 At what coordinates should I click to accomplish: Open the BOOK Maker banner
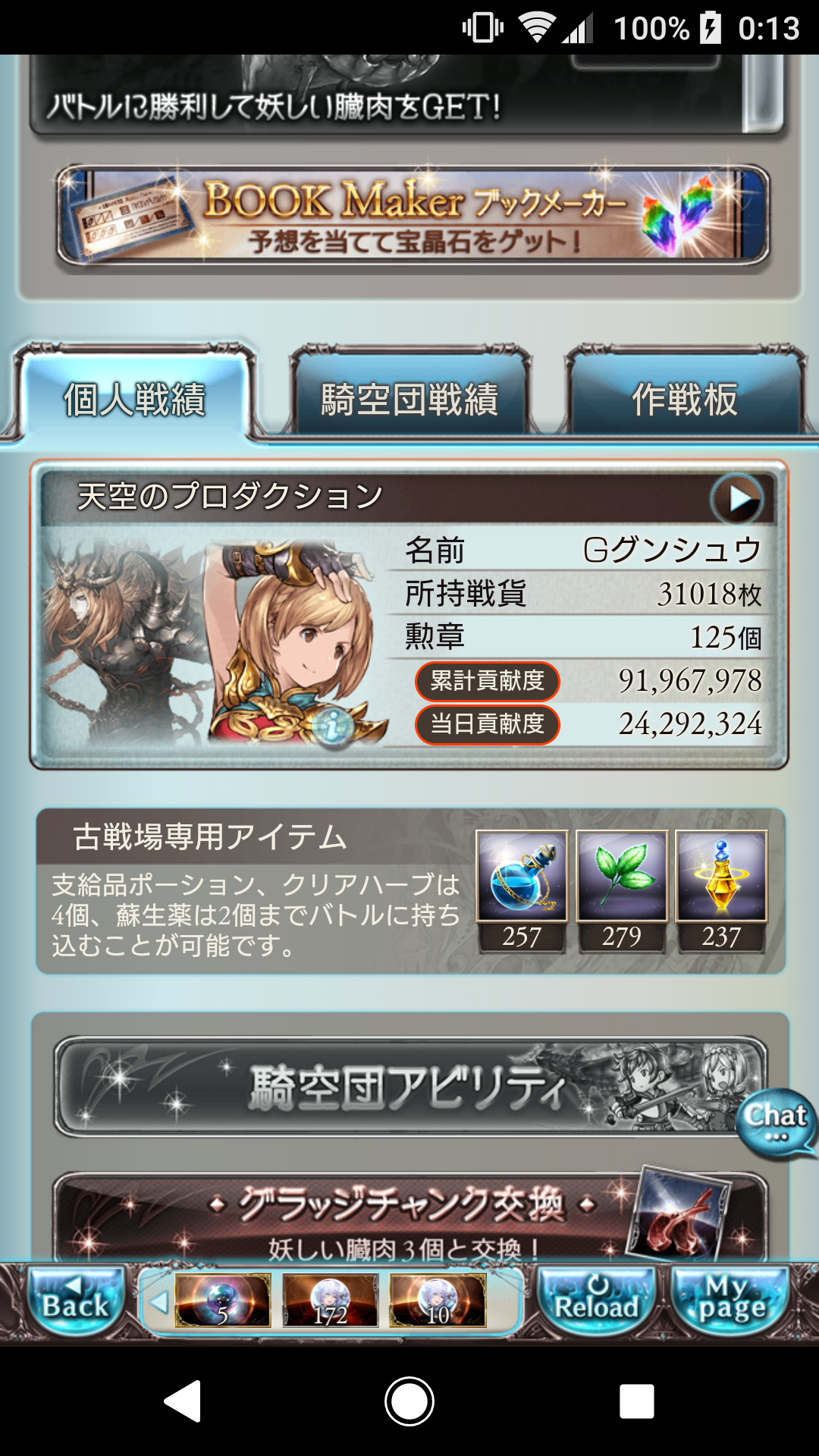[x=413, y=216]
